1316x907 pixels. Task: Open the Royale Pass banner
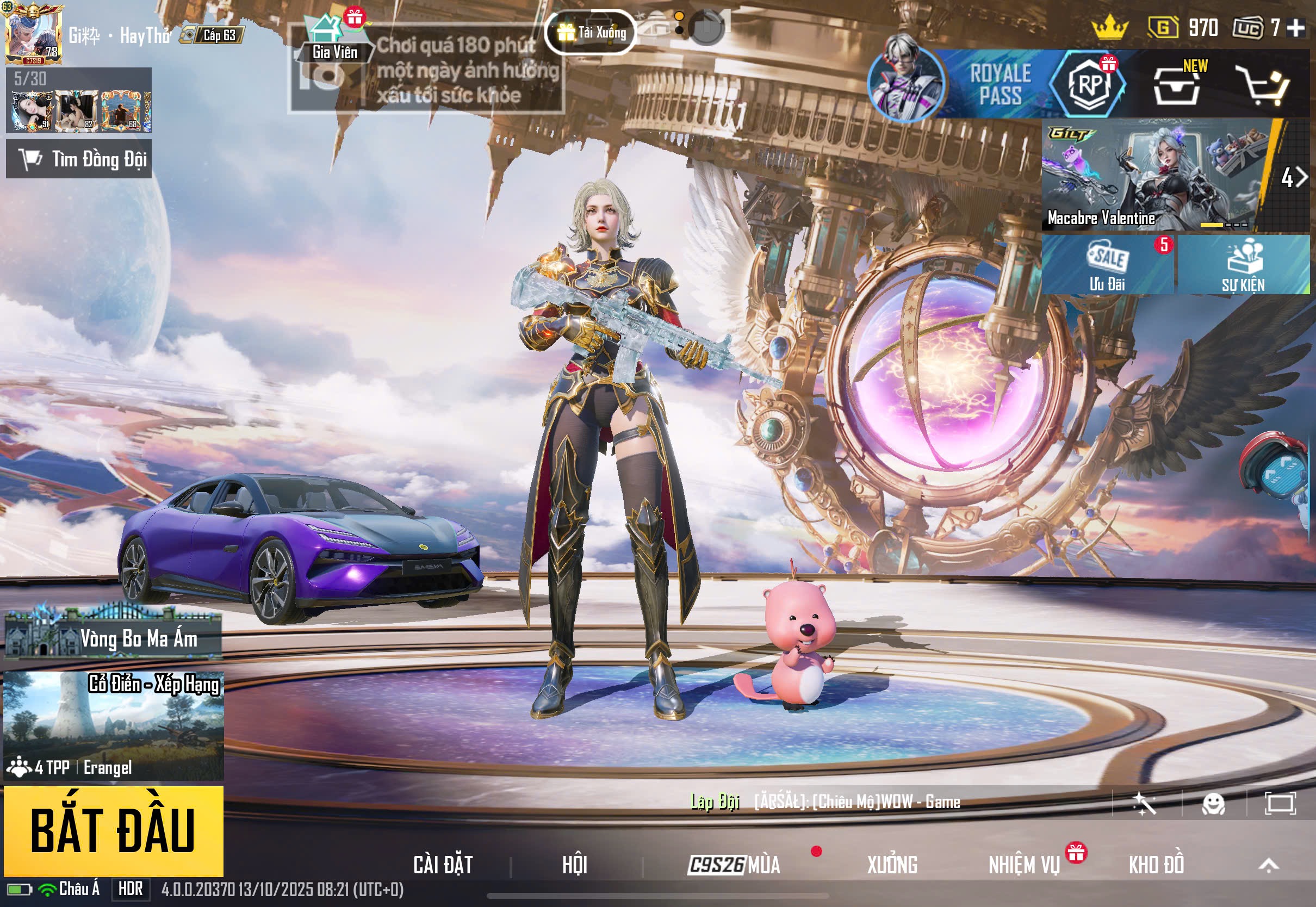tap(999, 84)
